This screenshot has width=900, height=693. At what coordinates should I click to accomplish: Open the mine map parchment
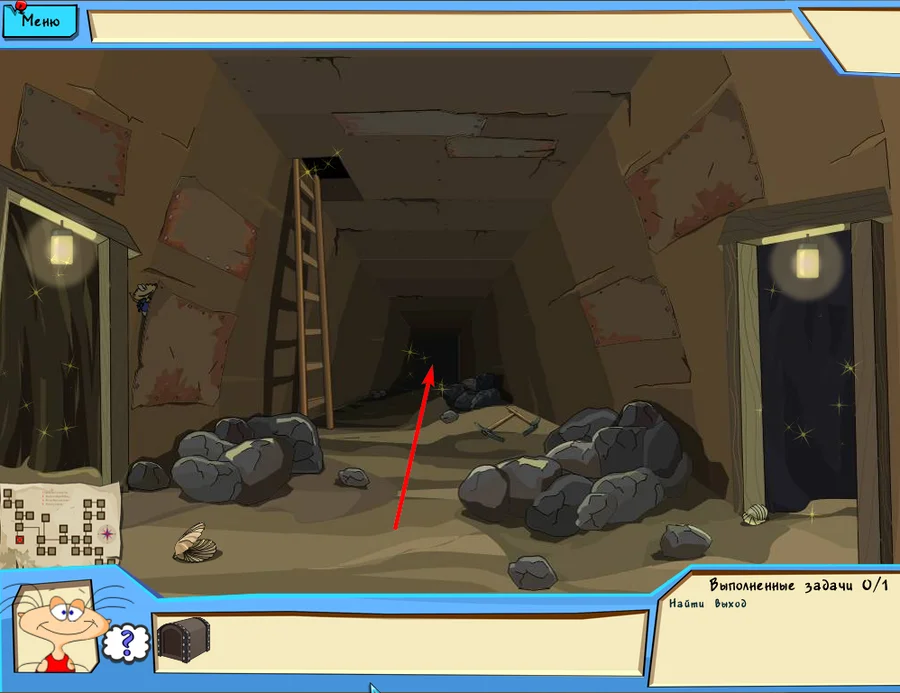pos(62,523)
